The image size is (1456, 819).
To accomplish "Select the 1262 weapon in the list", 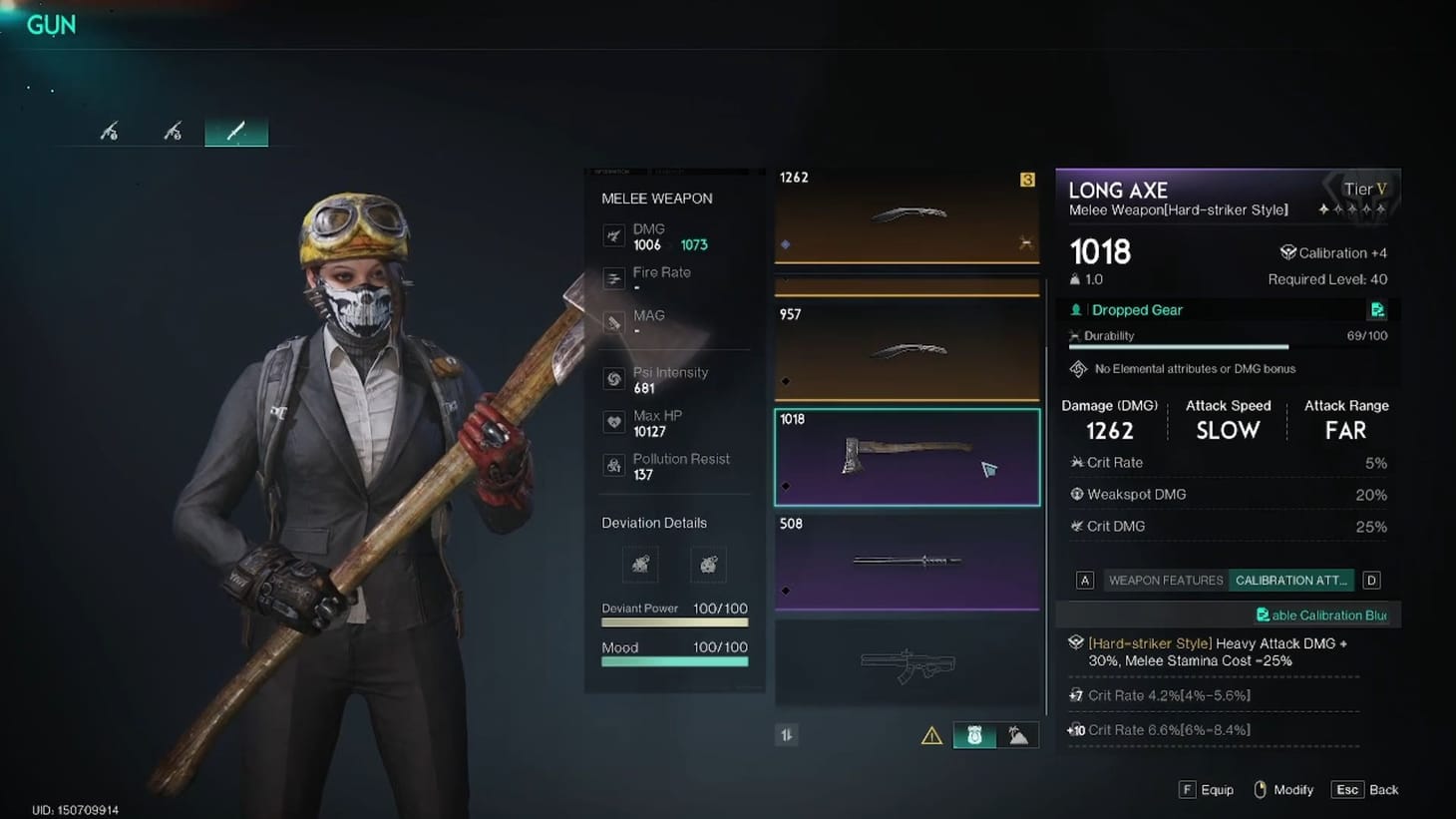I will point(907,214).
